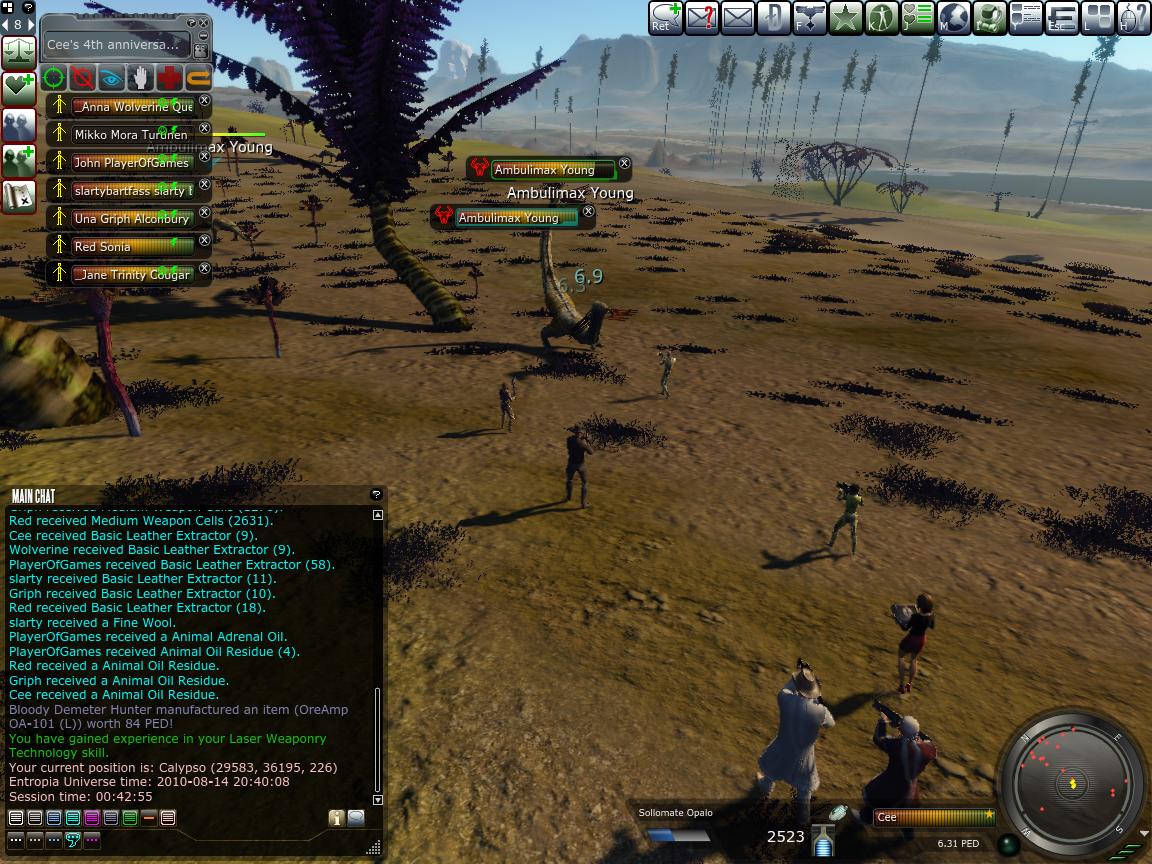Open the mail envelope icon in top toolbar

tap(737, 18)
